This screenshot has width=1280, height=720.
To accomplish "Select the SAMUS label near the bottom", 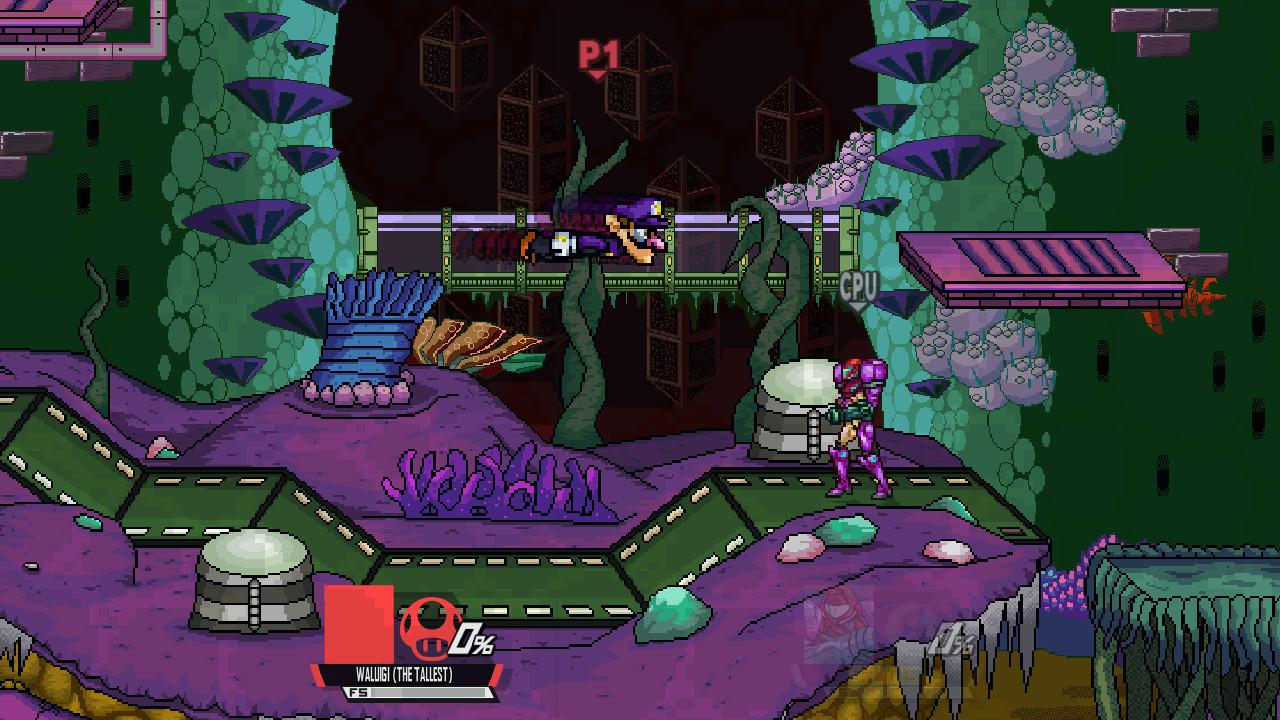I will pos(883,675).
